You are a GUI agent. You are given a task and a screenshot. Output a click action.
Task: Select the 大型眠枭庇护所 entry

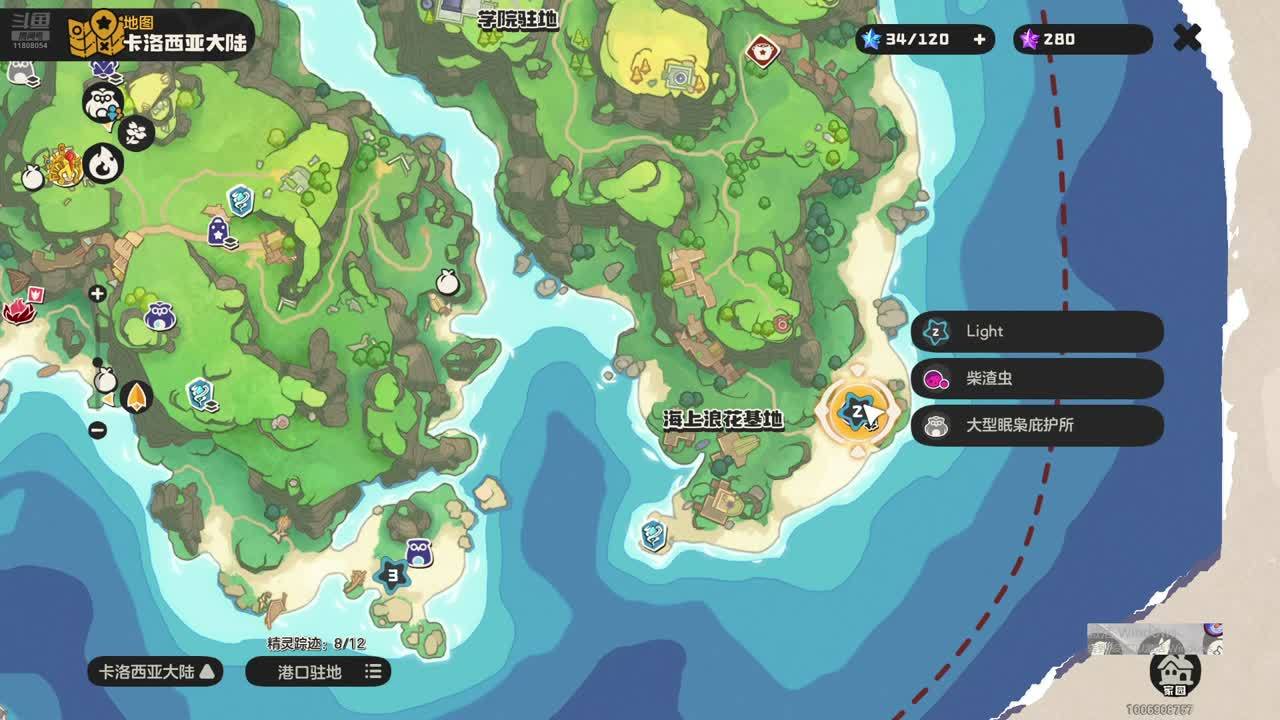coord(1037,425)
